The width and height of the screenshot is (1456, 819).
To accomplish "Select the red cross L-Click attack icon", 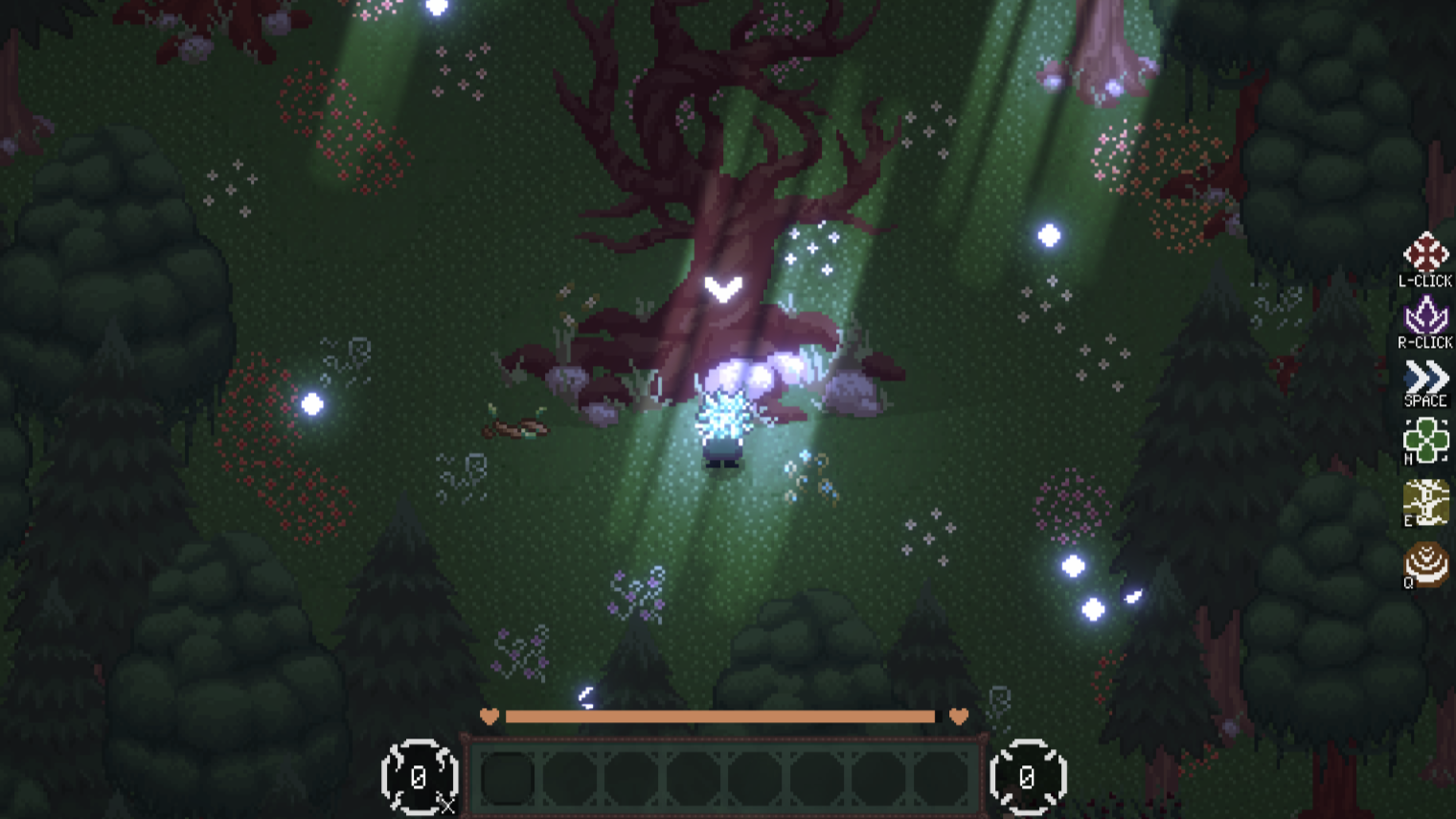I will coord(1425,253).
